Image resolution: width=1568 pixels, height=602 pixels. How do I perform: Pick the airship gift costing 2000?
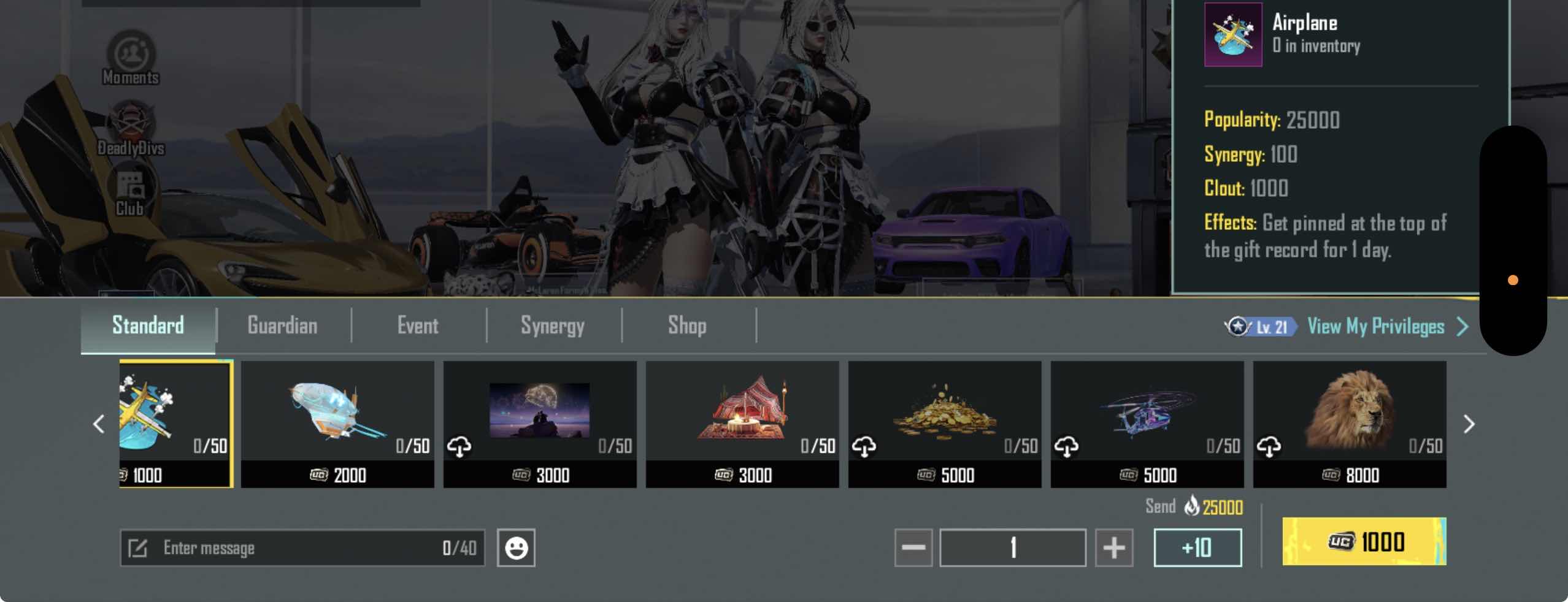(x=337, y=423)
